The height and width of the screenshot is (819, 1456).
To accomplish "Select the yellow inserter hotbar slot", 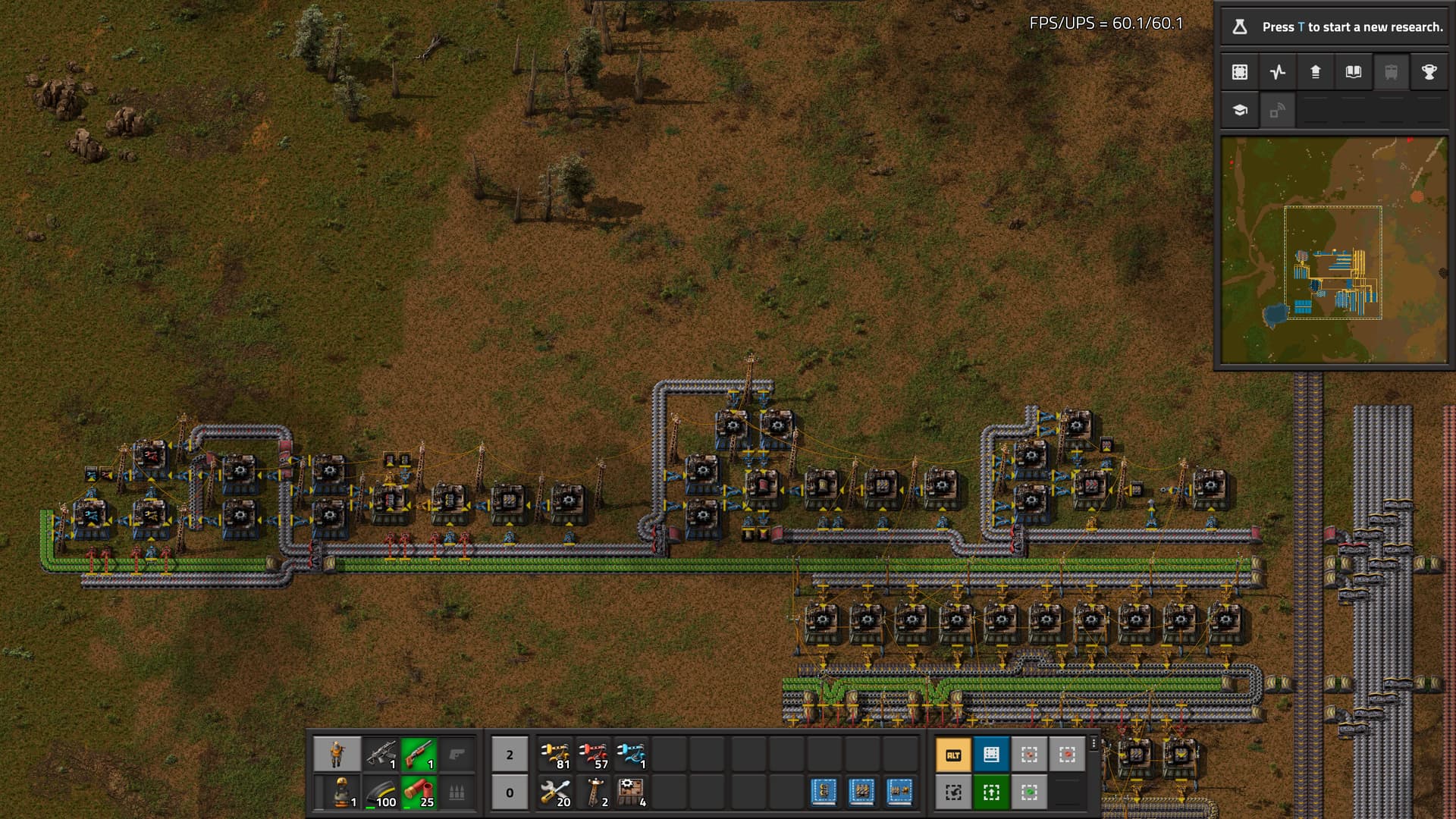I will pyautogui.click(x=555, y=755).
